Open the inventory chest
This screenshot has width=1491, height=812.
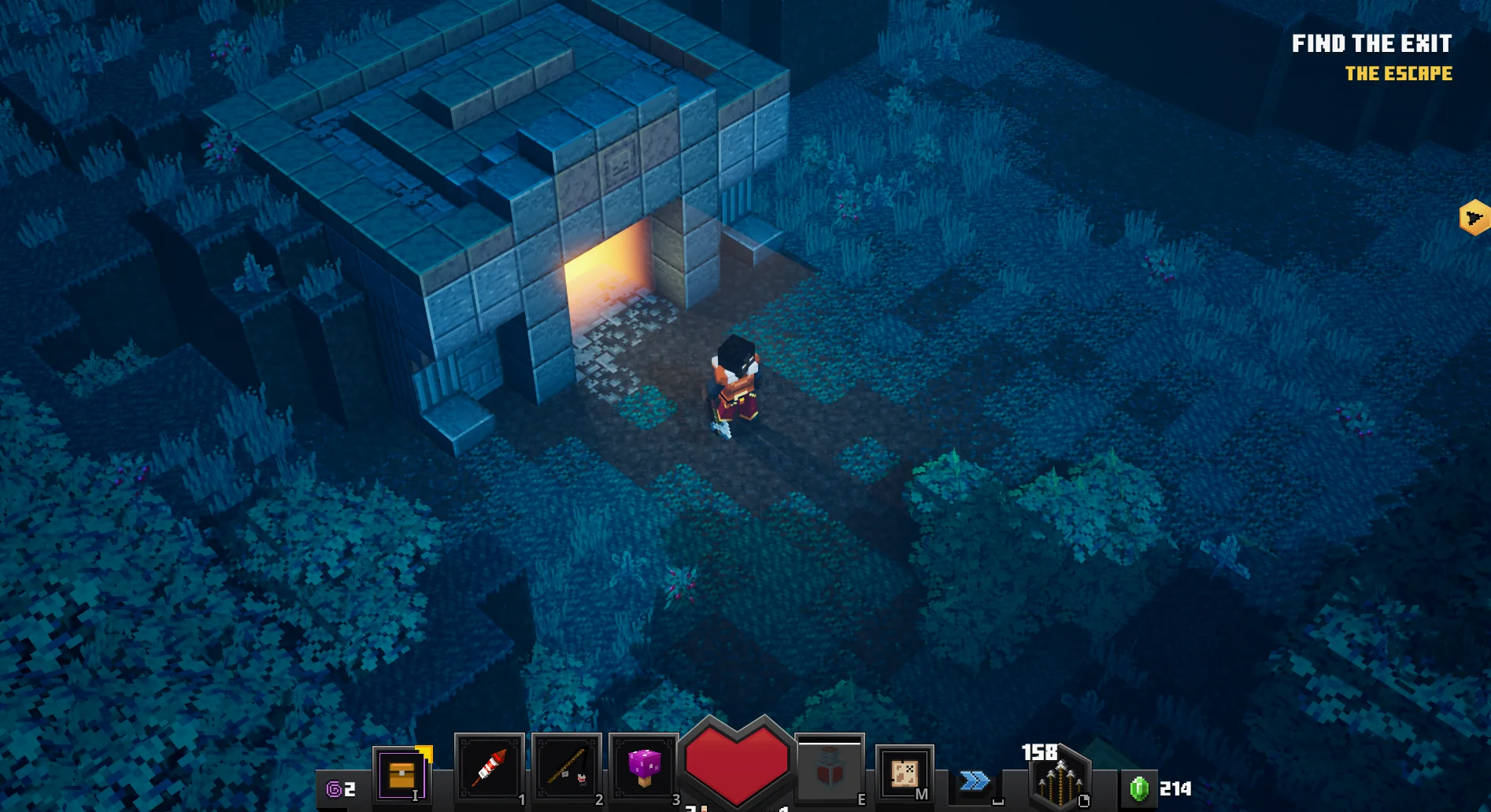[401, 773]
